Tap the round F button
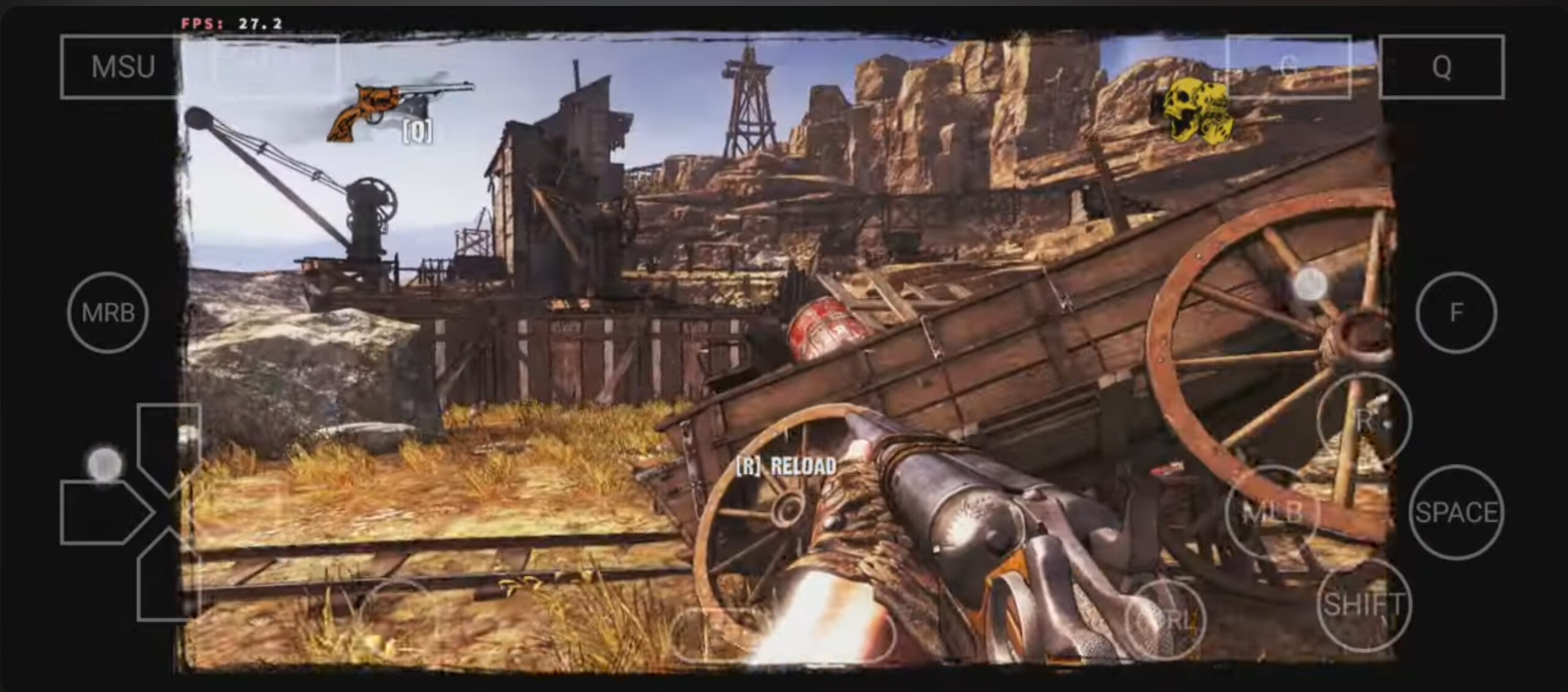This screenshot has width=1568, height=692. tap(1456, 313)
